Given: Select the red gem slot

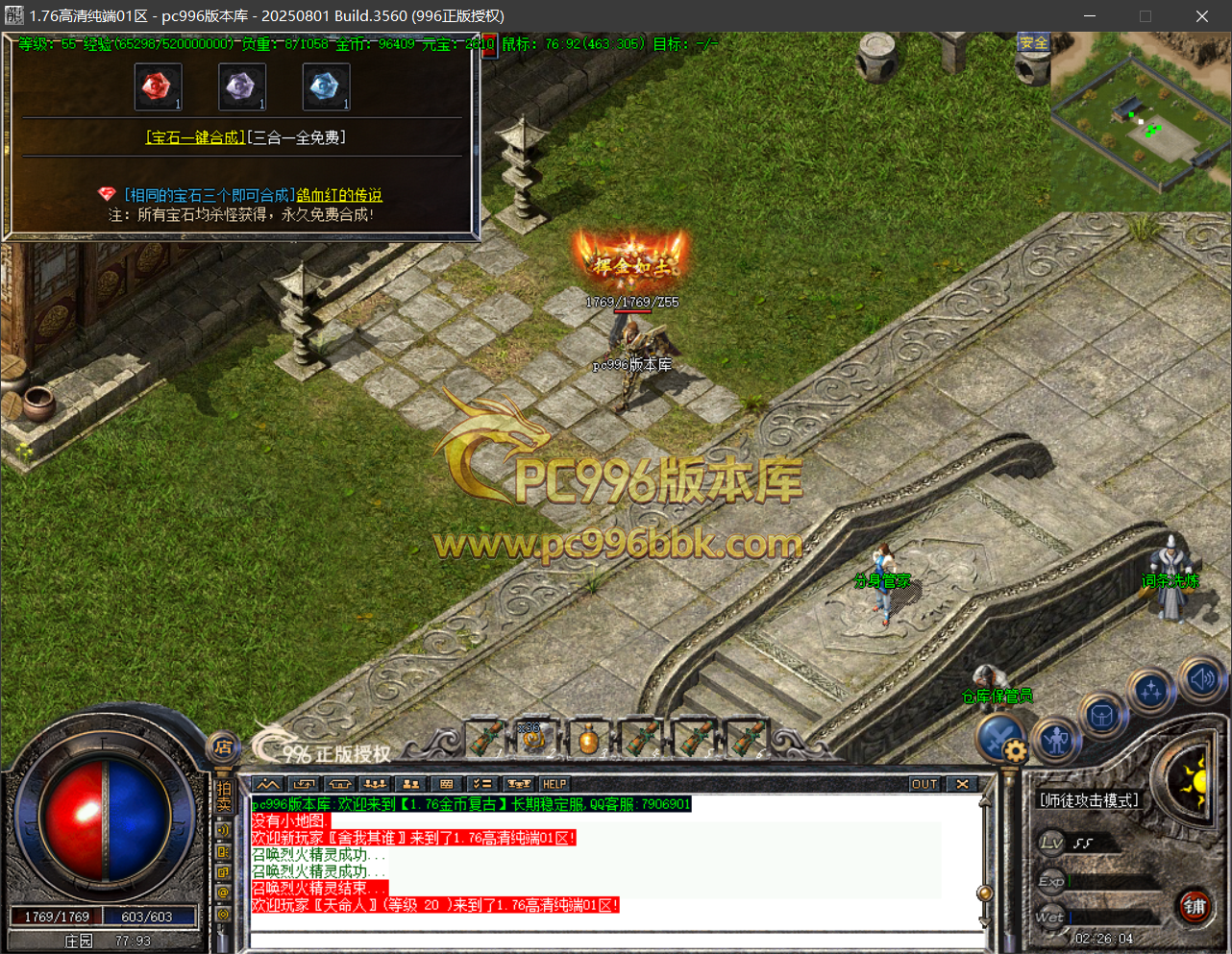Looking at the screenshot, I should tap(158, 87).
